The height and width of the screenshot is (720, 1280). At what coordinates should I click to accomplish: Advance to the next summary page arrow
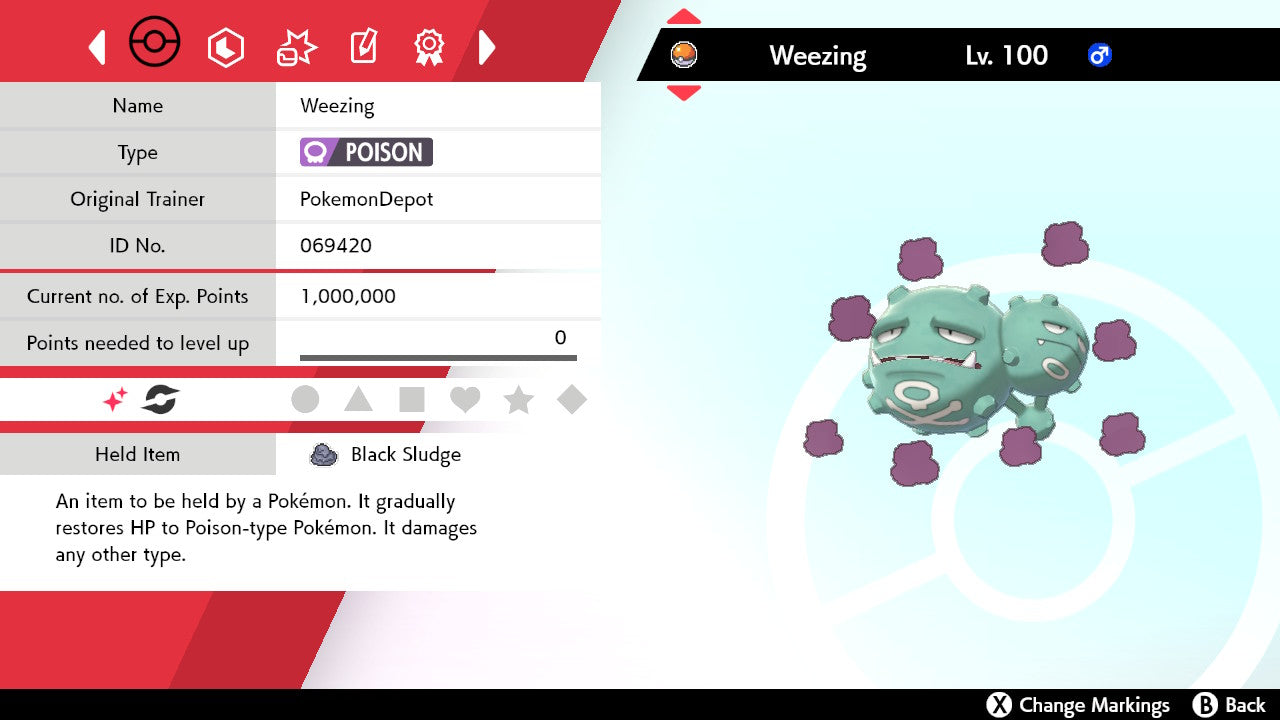(487, 47)
